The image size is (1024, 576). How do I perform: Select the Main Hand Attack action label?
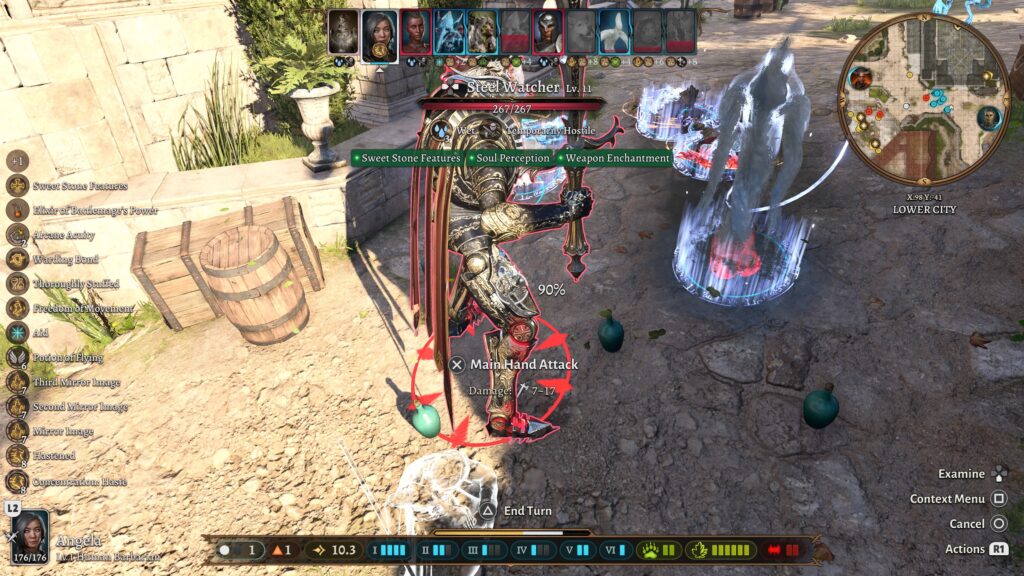pos(524,365)
